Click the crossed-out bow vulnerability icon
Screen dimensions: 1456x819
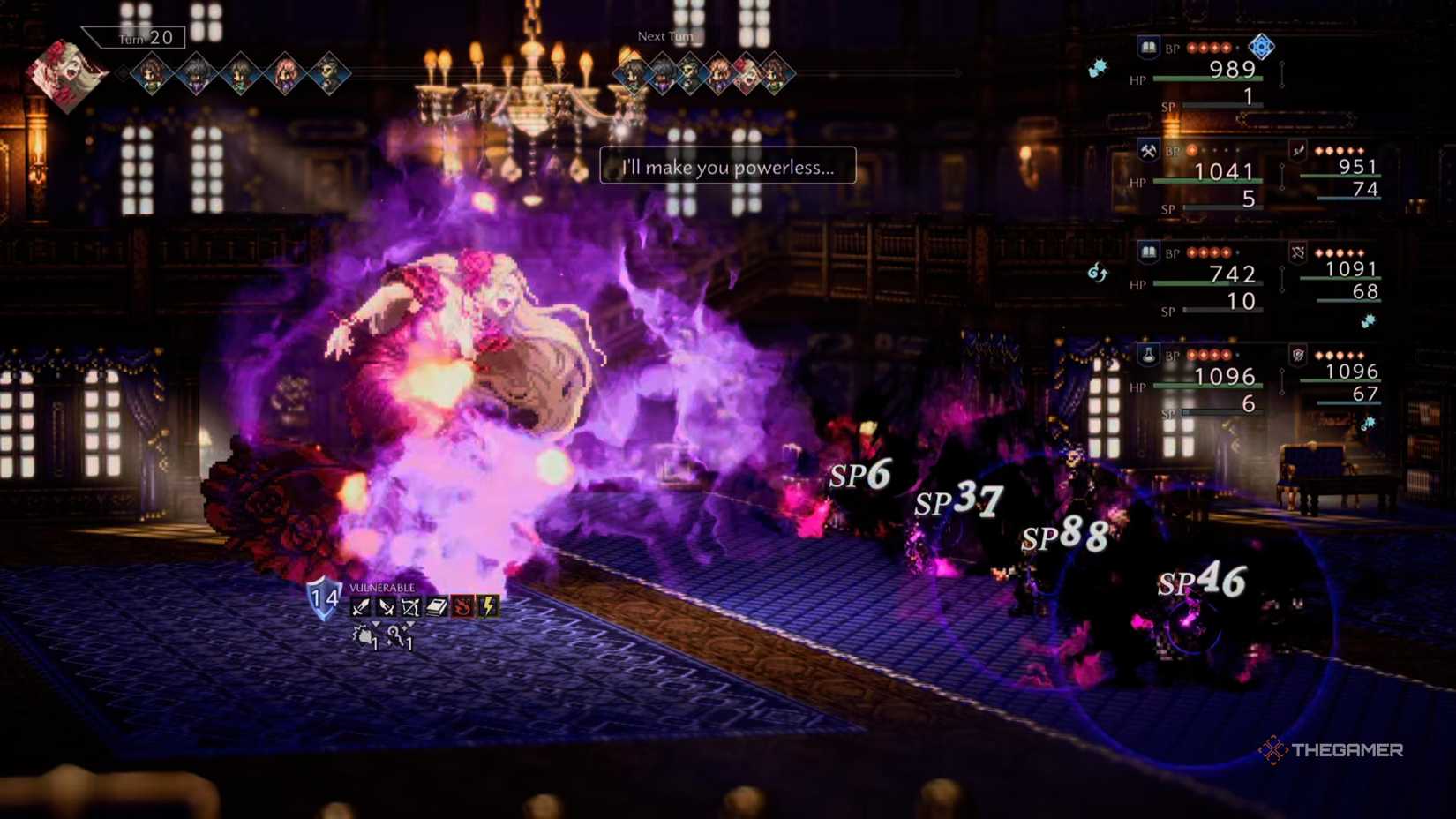click(x=411, y=606)
